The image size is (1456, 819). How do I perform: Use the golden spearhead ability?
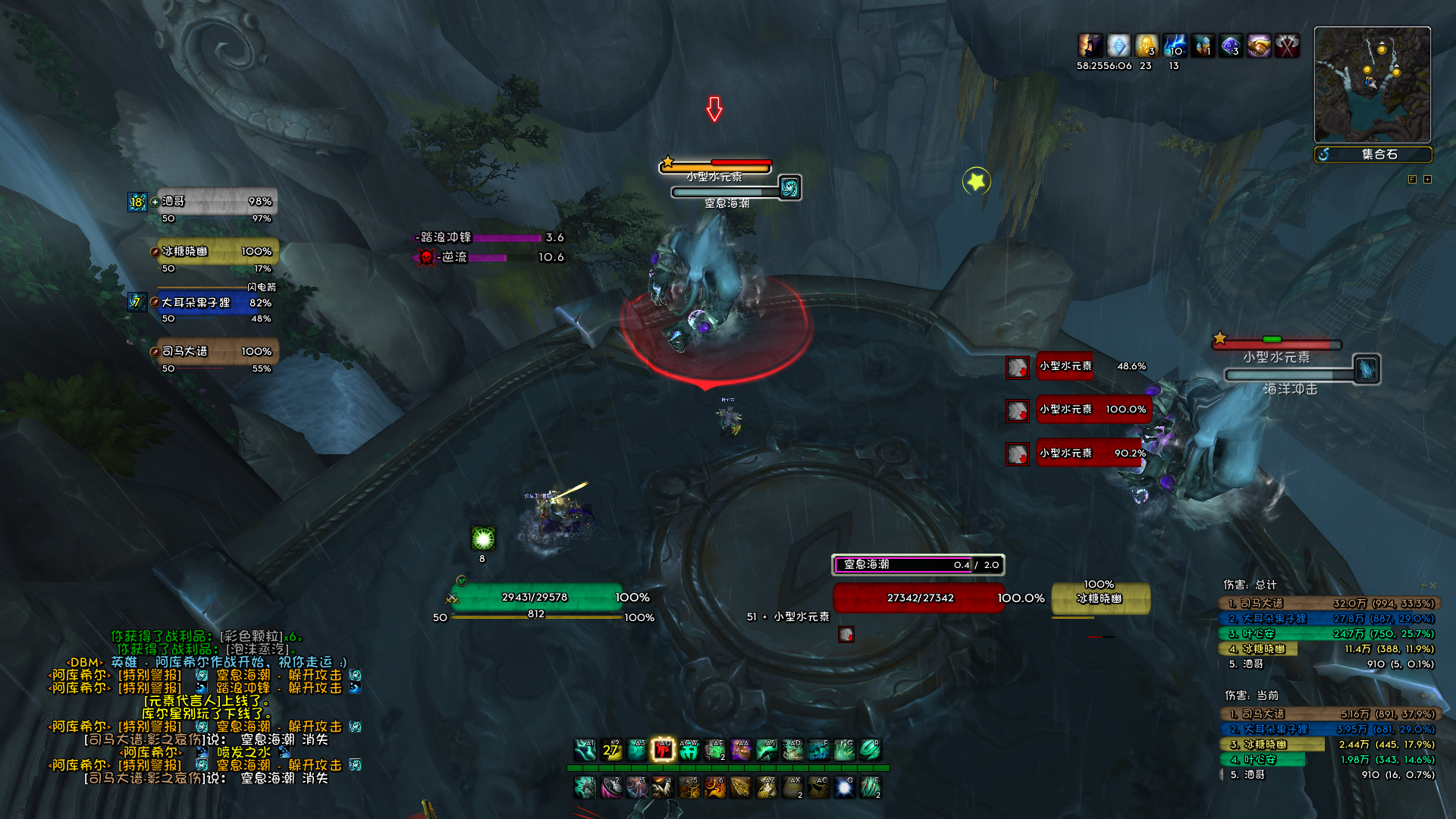pos(741,788)
